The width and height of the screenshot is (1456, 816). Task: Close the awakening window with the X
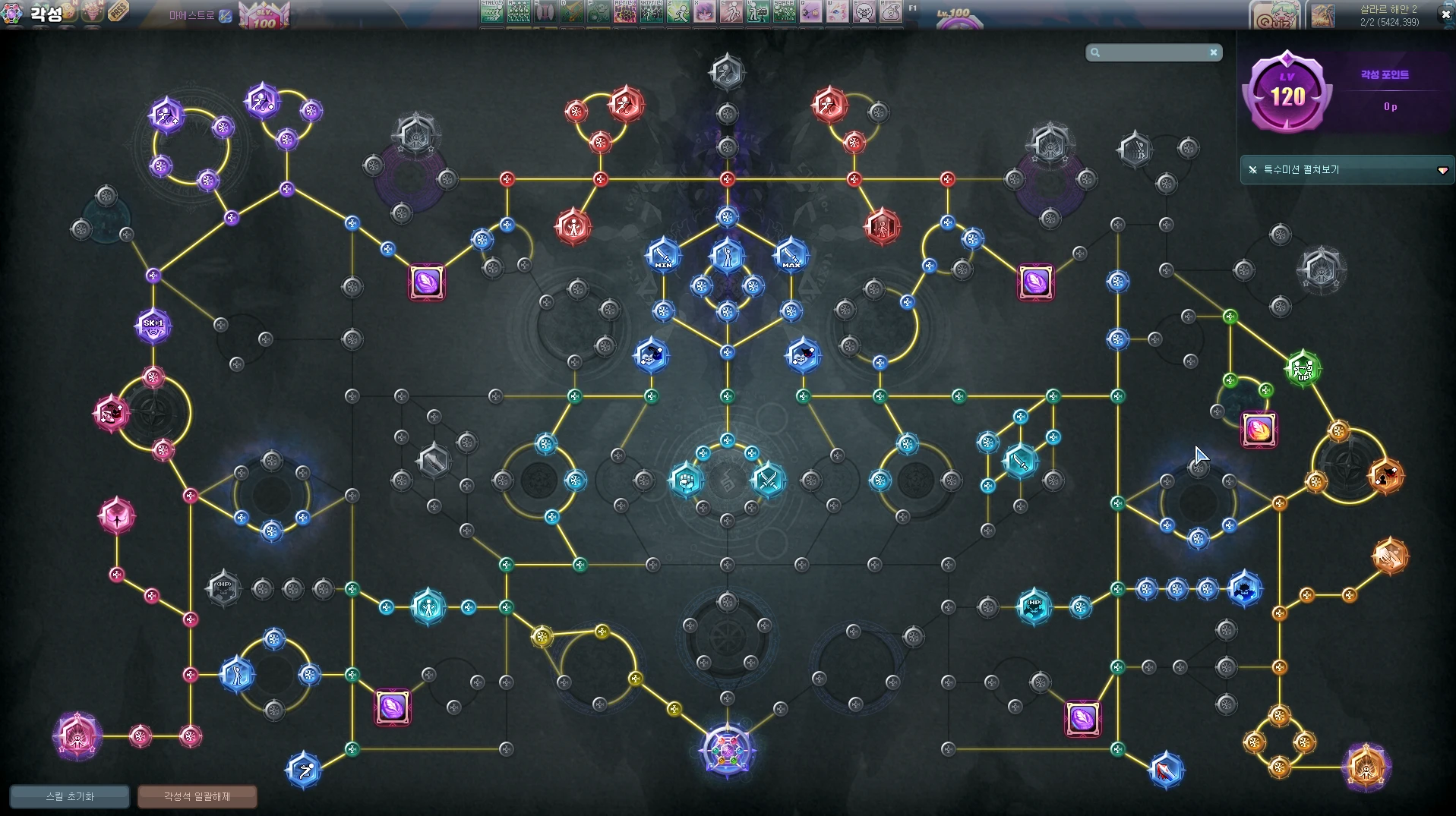1445,14
